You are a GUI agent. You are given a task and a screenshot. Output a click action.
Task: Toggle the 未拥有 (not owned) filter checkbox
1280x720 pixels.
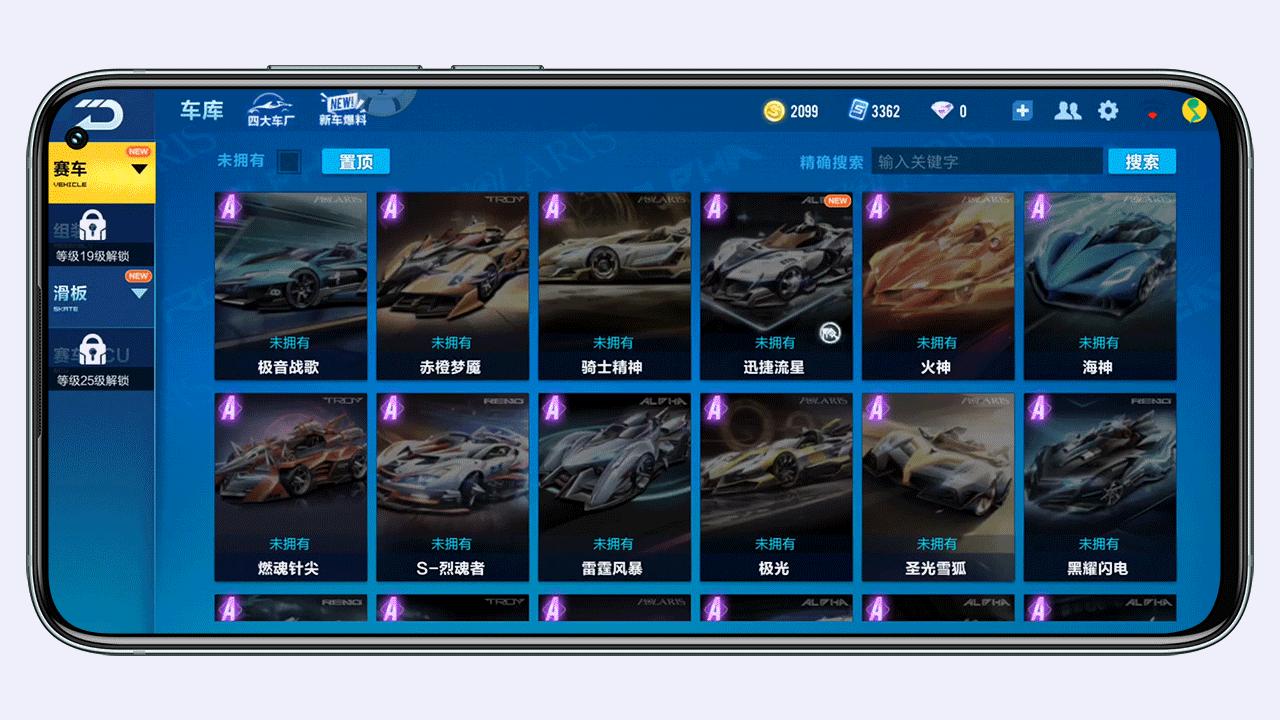tap(289, 160)
